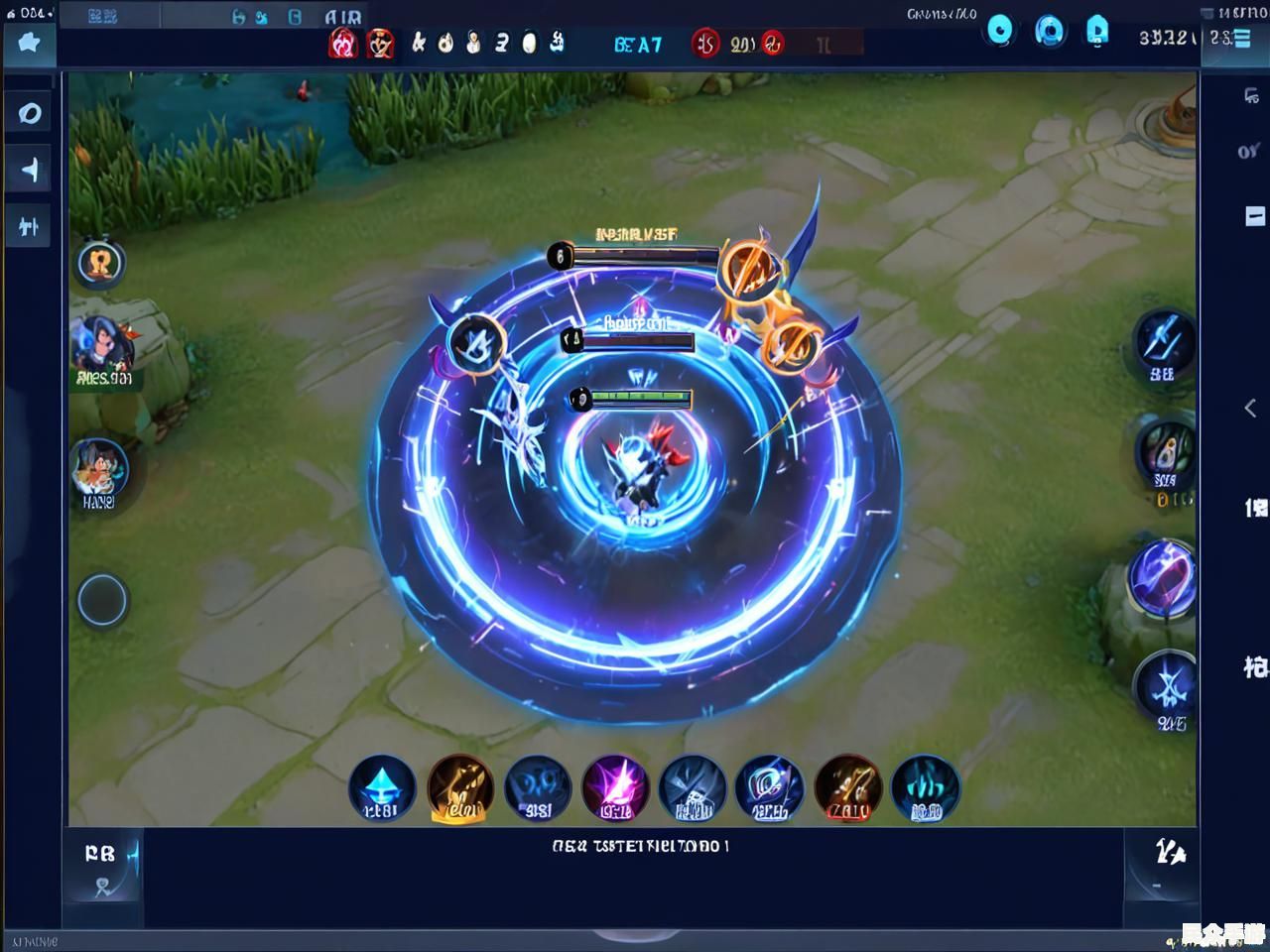Activate the purple crystal ability icon
This screenshot has width=1270, height=952.
(x=614, y=788)
